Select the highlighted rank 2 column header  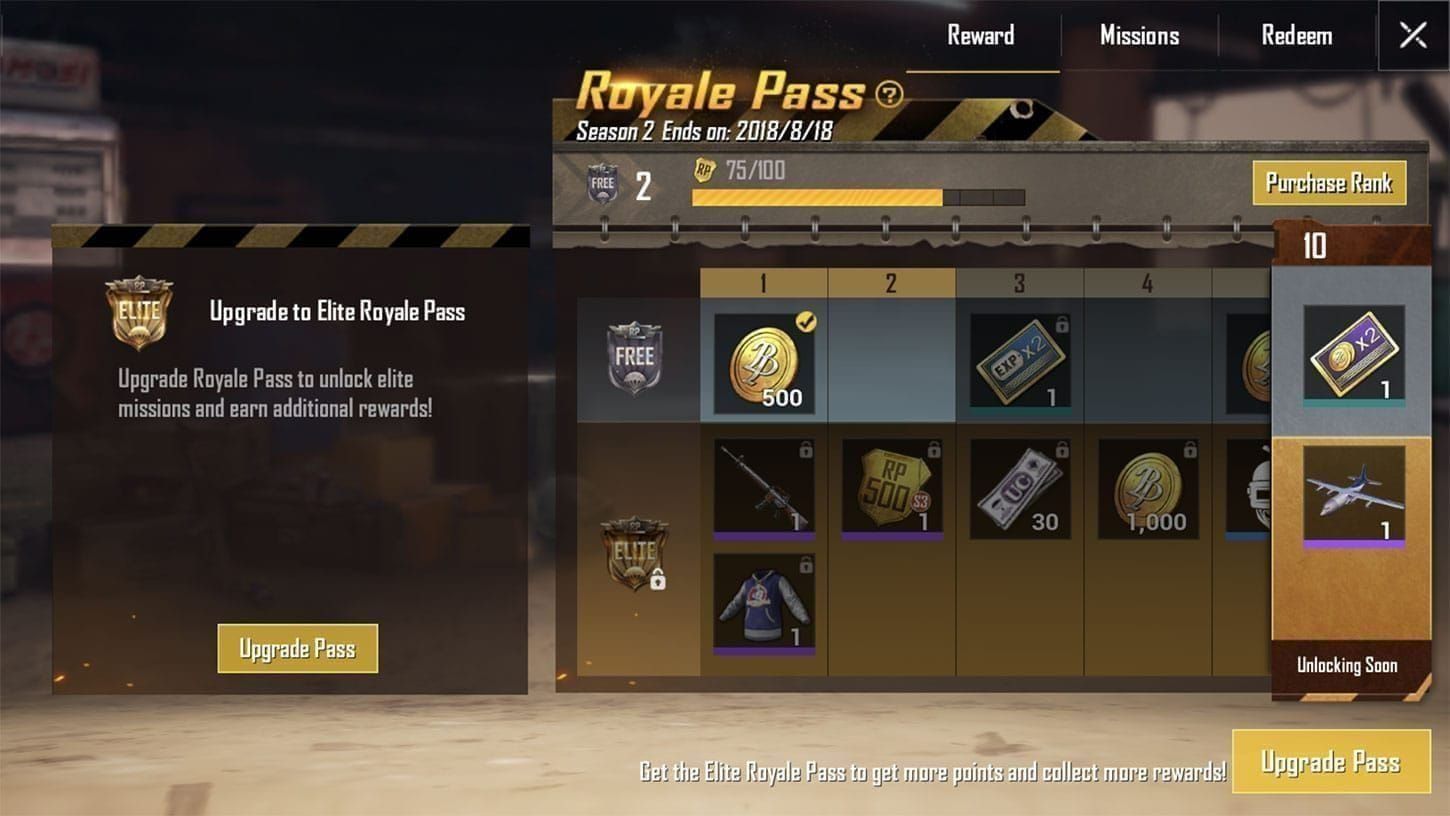(892, 283)
